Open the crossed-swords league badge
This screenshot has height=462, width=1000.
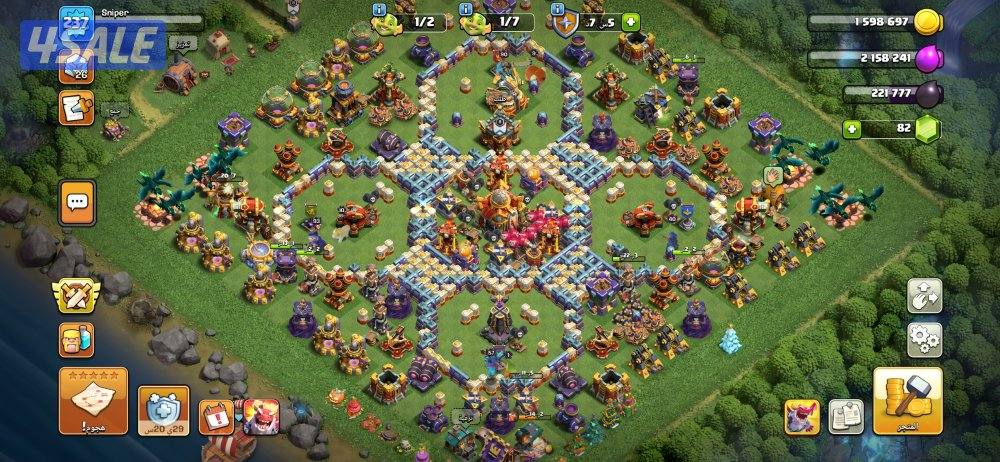[77, 294]
